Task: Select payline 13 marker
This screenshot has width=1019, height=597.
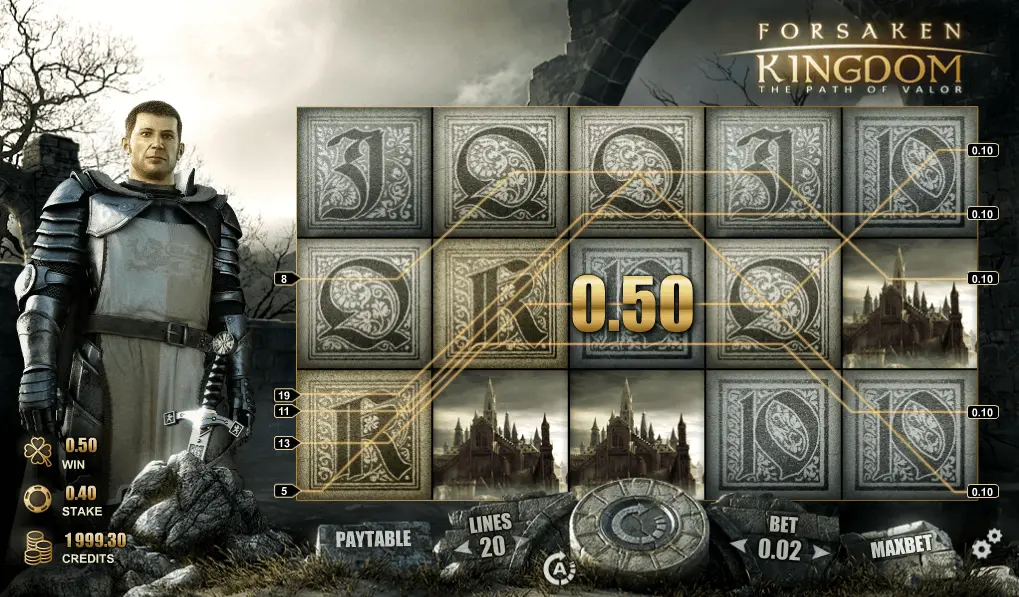Action: pyautogui.click(x=284, y=442)
